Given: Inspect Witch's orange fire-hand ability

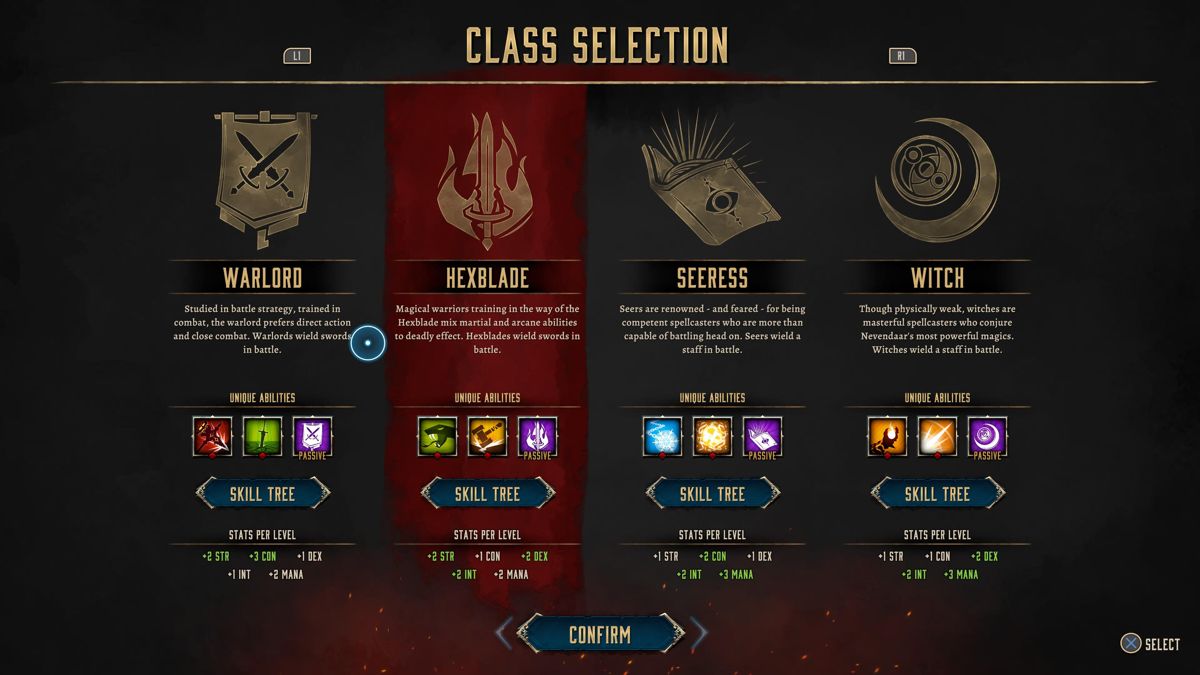Looking at the screenshot, I should [x=887, y=436].
